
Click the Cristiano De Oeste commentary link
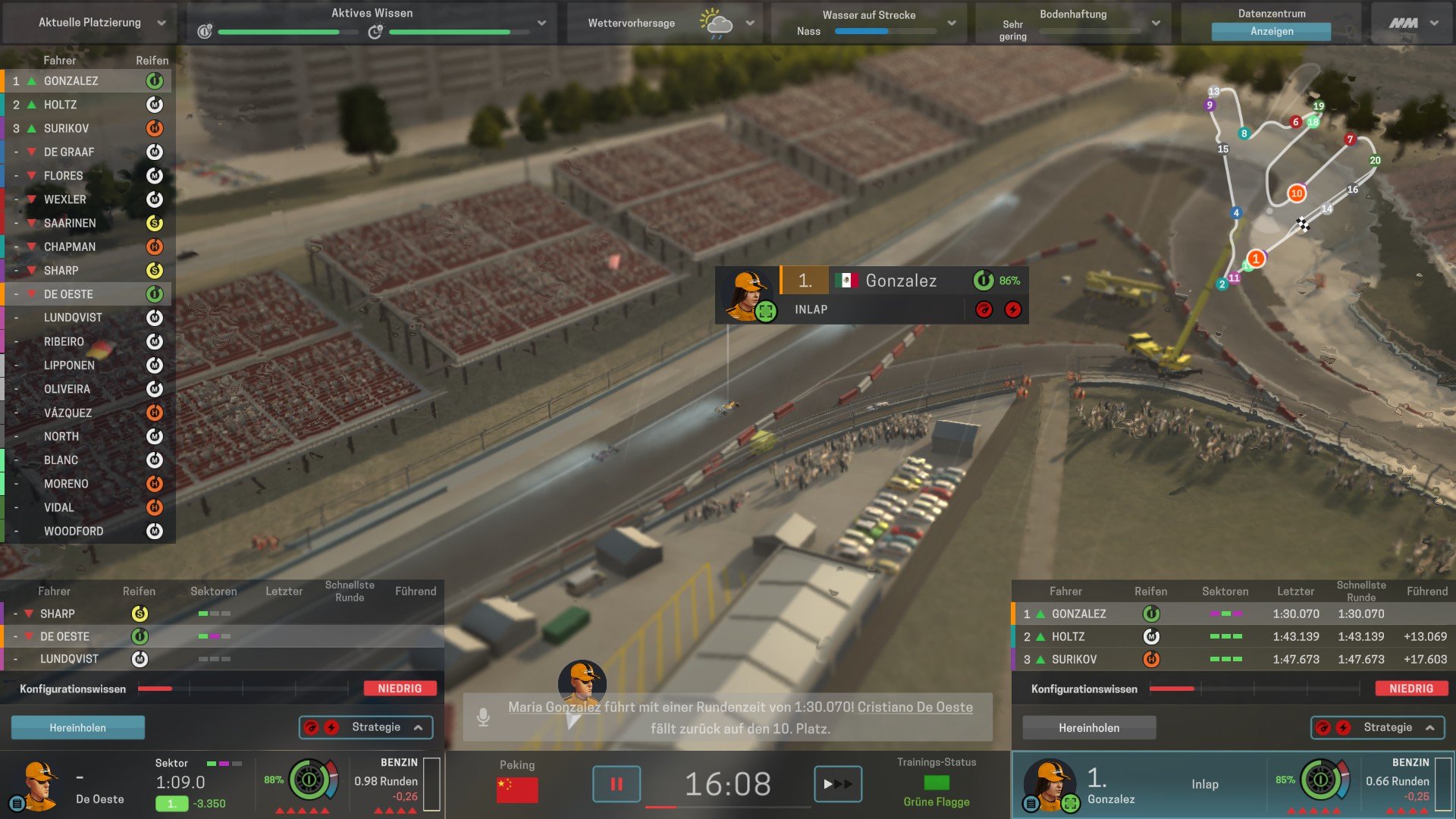pyautogui.click(x=915, y=707)
